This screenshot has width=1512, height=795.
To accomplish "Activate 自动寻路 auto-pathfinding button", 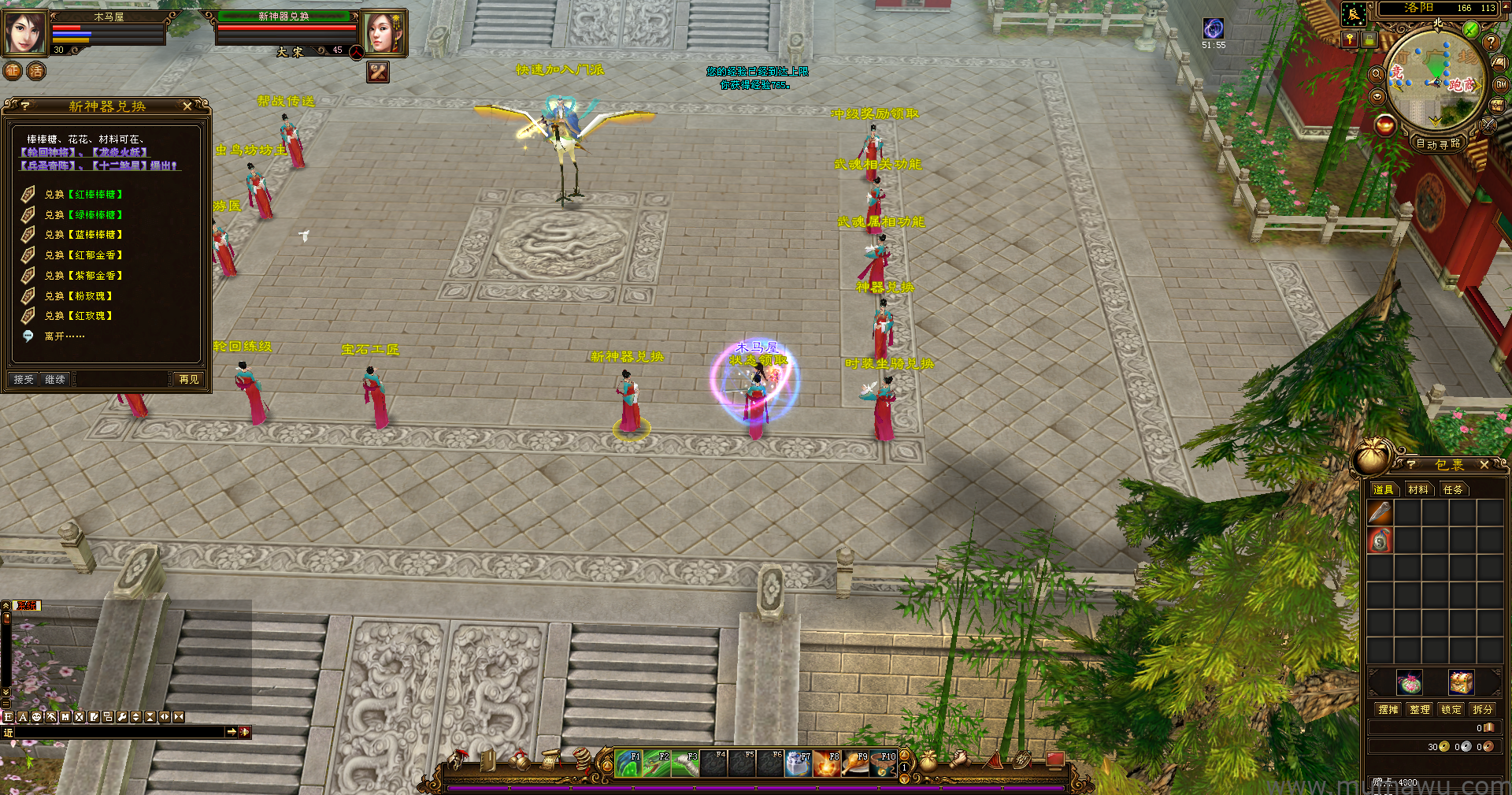I will [1438, 143].
